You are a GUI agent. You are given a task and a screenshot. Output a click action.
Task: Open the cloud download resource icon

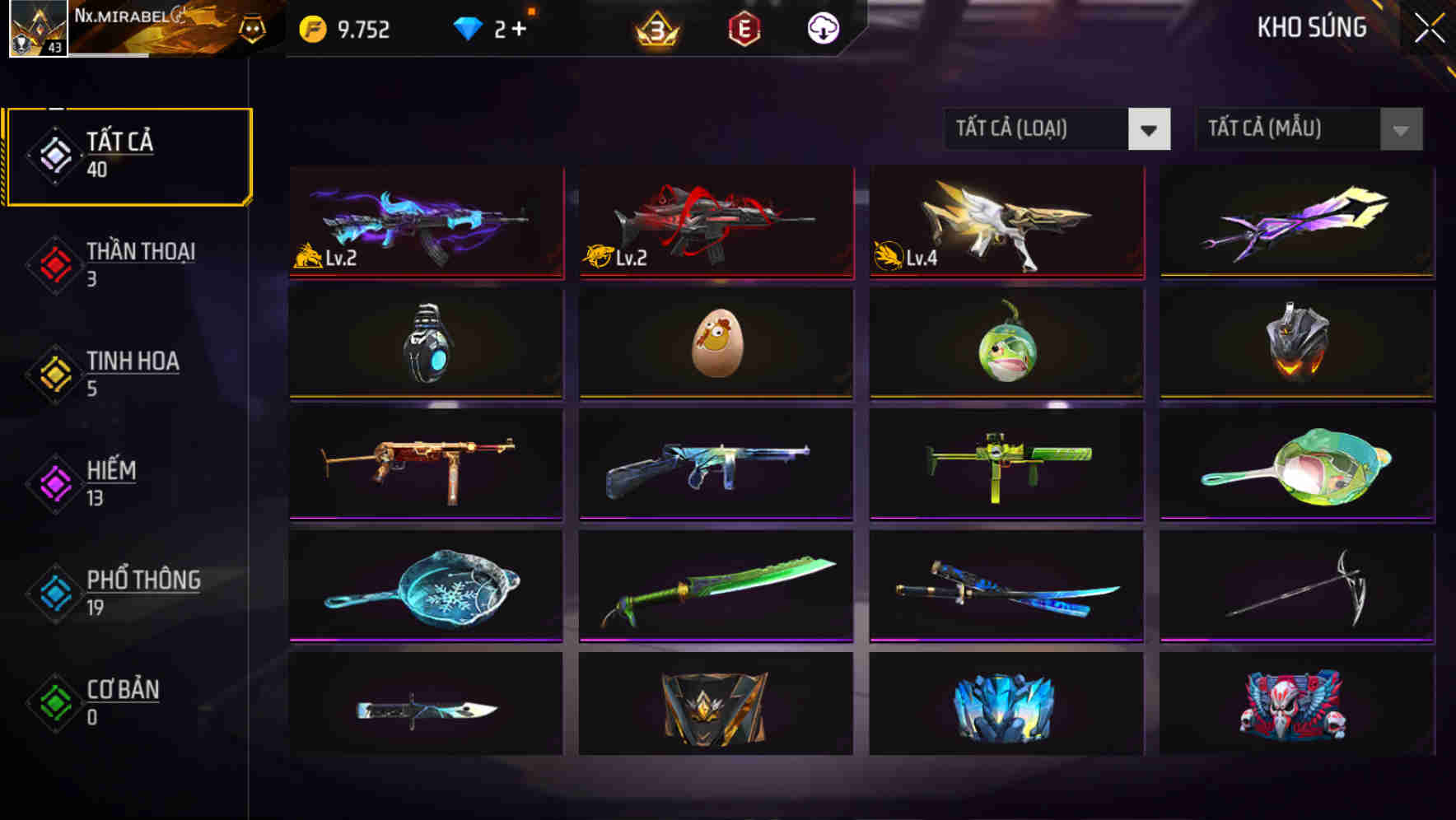(821, 27)
